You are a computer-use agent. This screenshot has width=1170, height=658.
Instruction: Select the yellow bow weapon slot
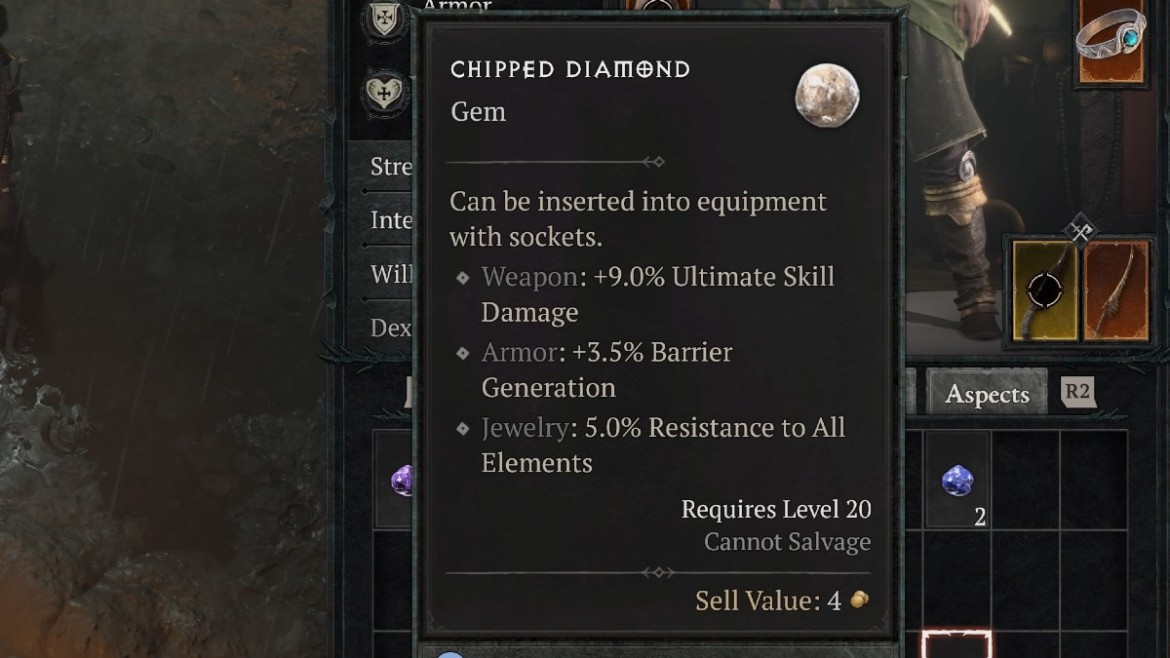(x=1045, y=290)
